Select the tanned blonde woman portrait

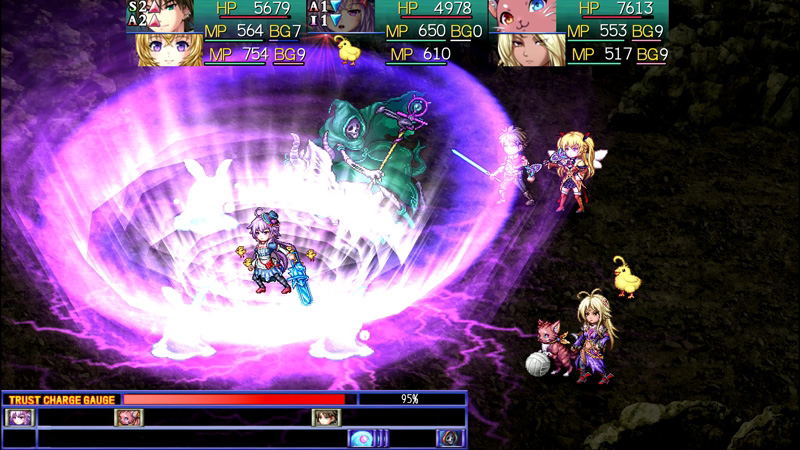pyautogui.click(x=529, y=50)
